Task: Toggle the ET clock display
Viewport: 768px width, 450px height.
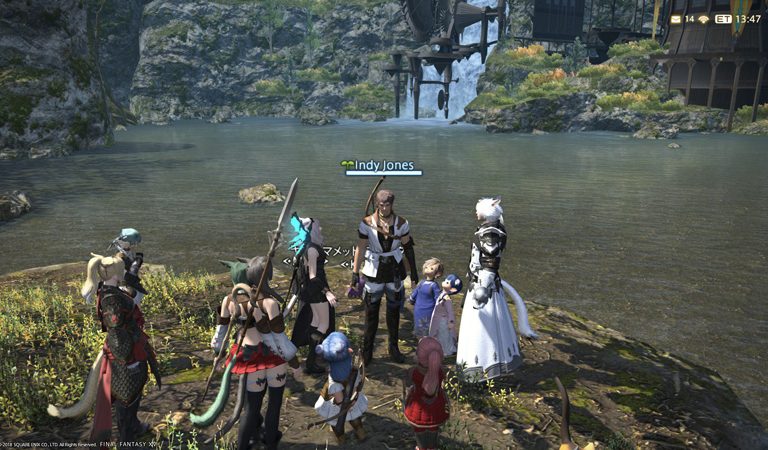Action: click(722, 19)
